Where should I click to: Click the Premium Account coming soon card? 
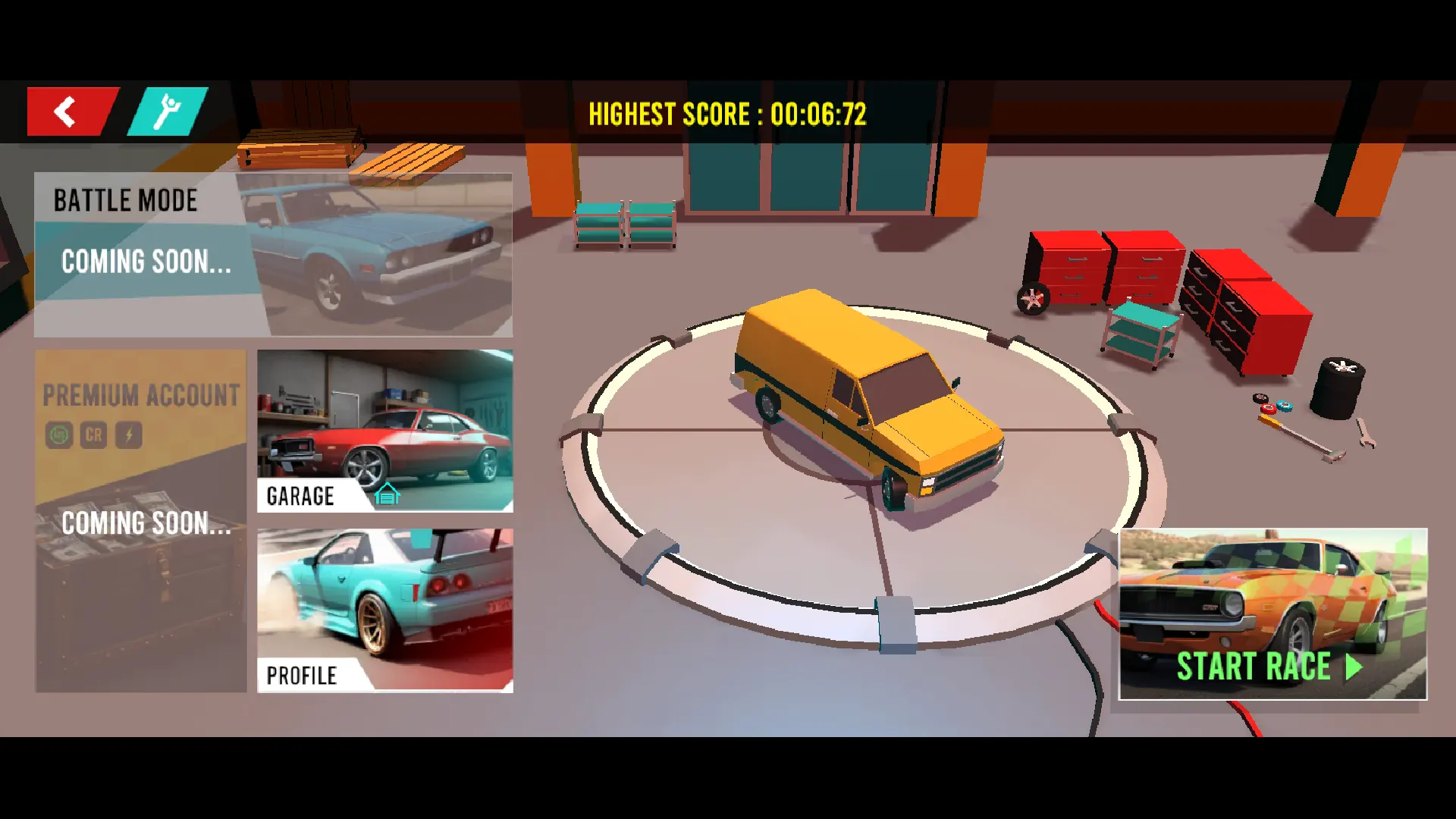pyautogui.click(x=140, y=523)
